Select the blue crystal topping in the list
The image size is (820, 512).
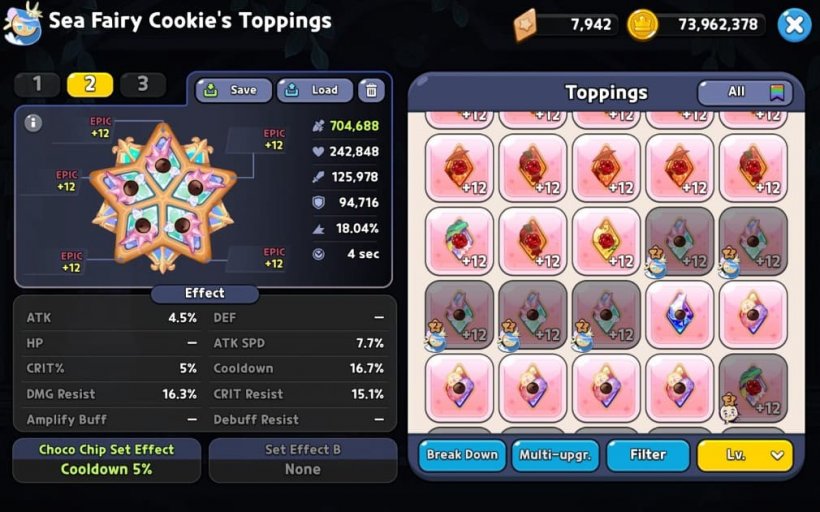click(x=679, y=314)
